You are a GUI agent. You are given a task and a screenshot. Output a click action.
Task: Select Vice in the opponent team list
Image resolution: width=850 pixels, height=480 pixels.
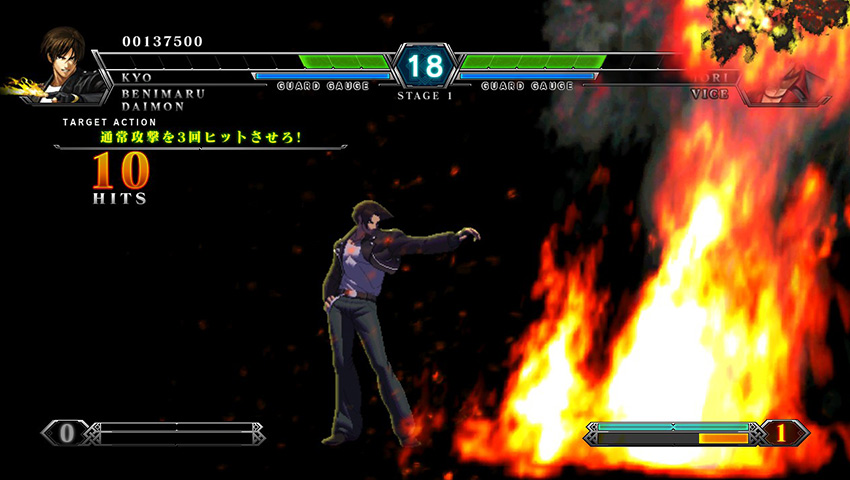pyautogui.click(x=709, y=93)
